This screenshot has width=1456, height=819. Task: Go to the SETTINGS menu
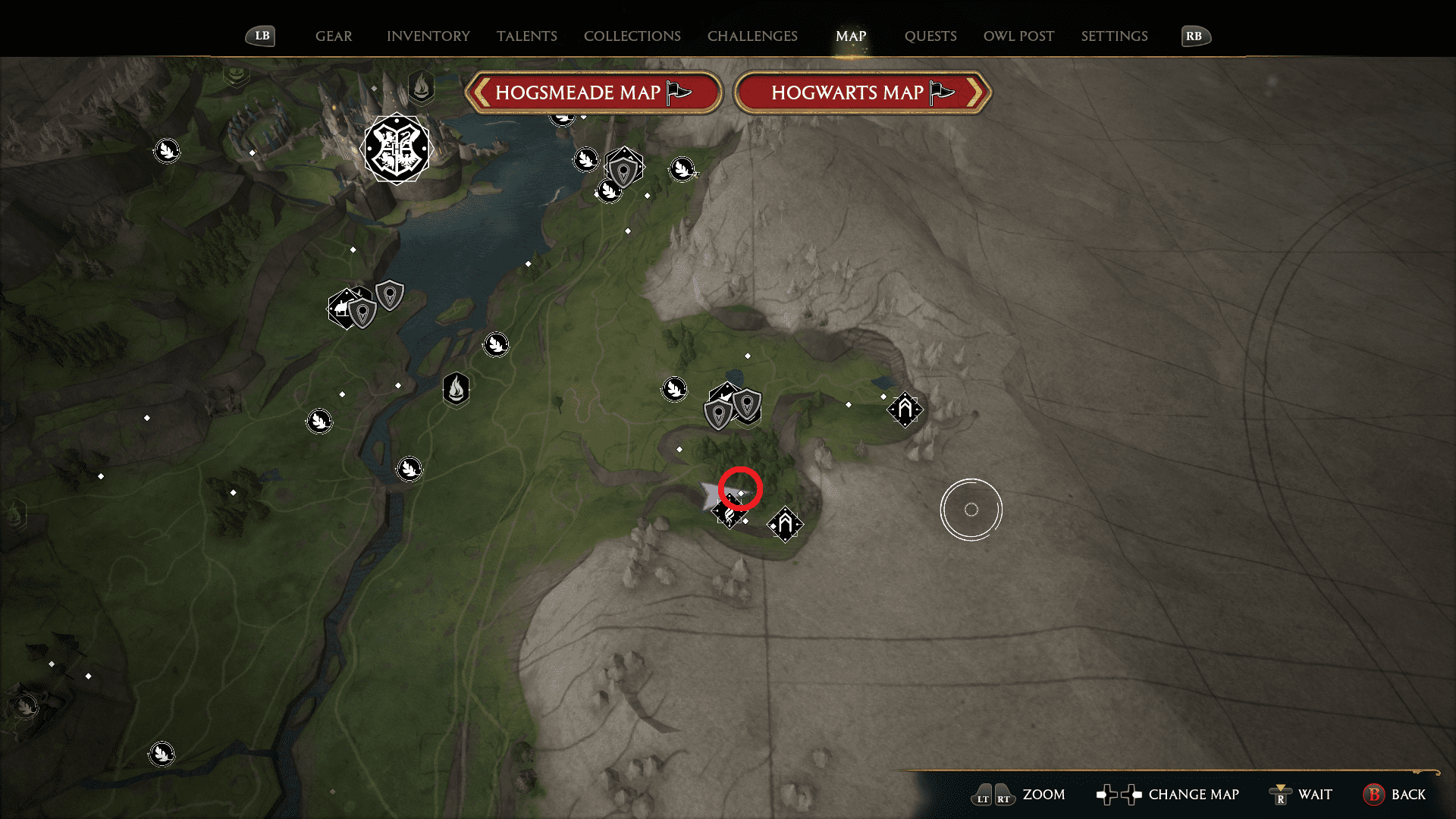(x=1114, y=36)
